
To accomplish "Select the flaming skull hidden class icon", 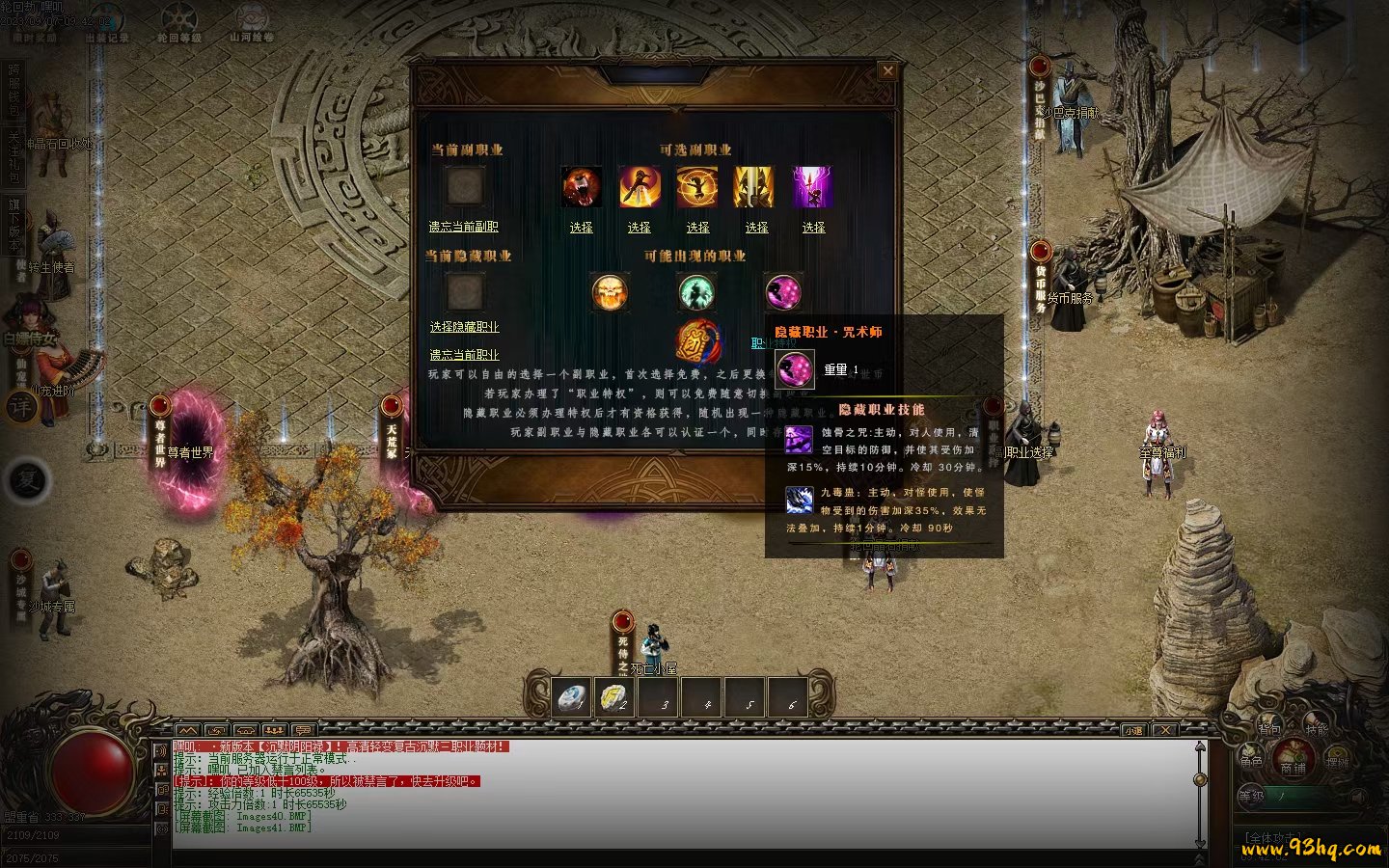I will pyautogui.click(x=610, y=291).
